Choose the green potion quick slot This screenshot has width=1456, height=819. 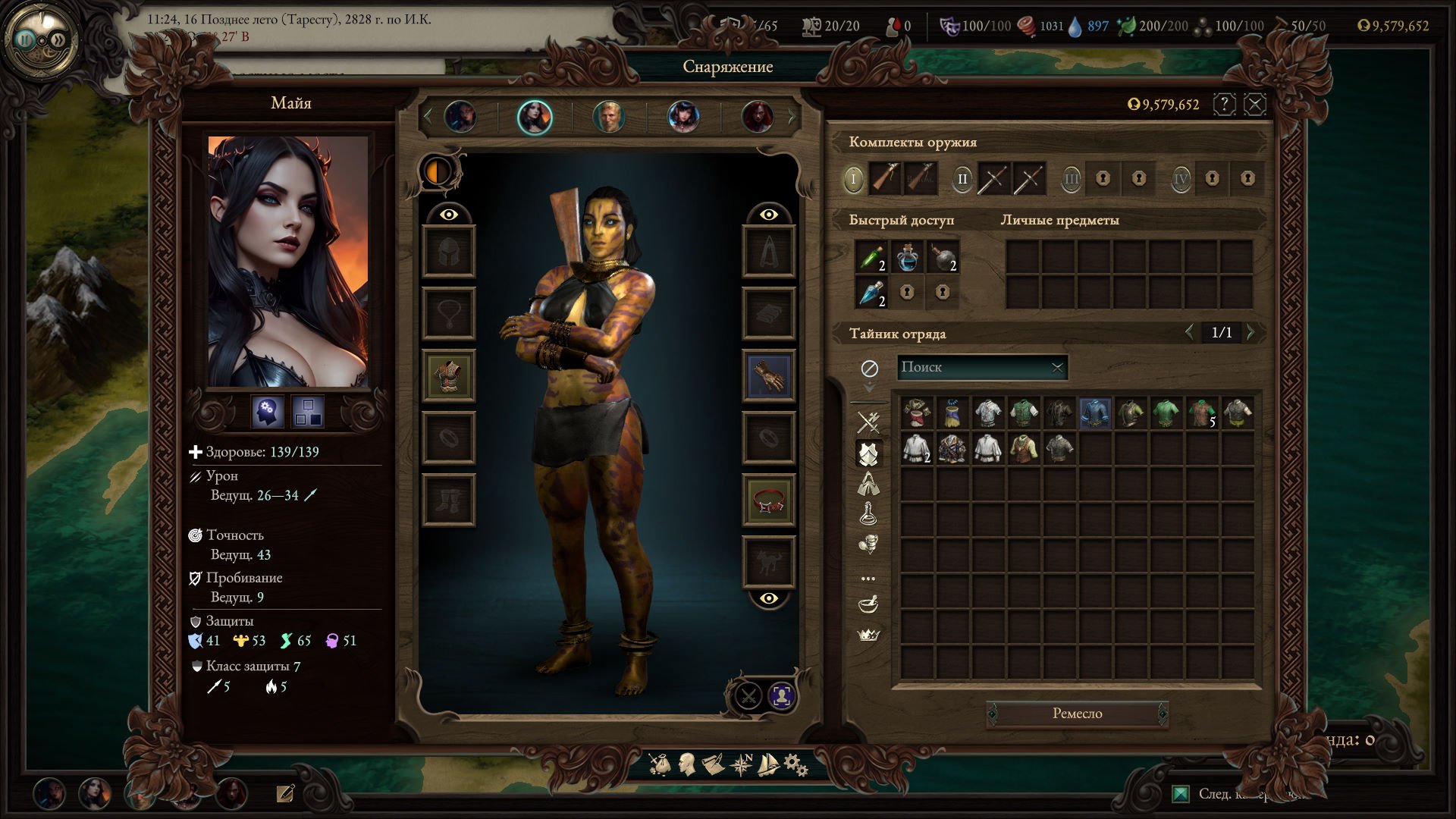[871, 257]
